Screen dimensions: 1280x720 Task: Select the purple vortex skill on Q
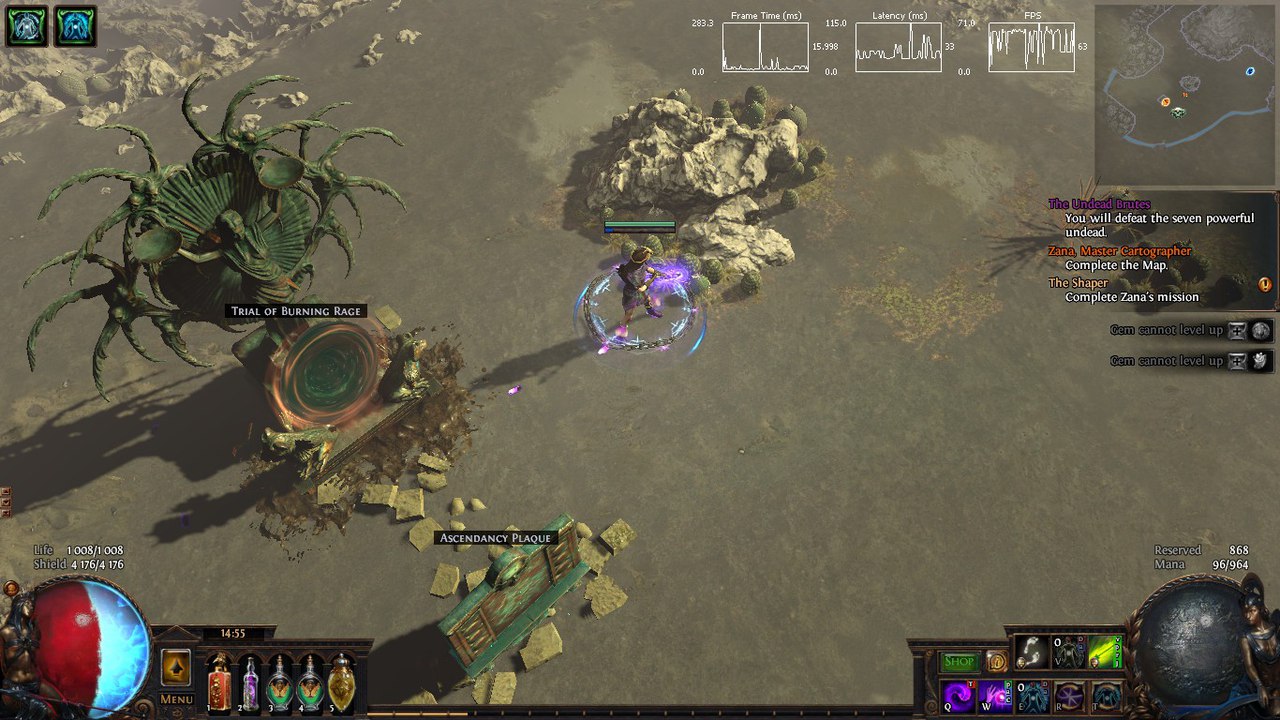click(x=959, y=696)
